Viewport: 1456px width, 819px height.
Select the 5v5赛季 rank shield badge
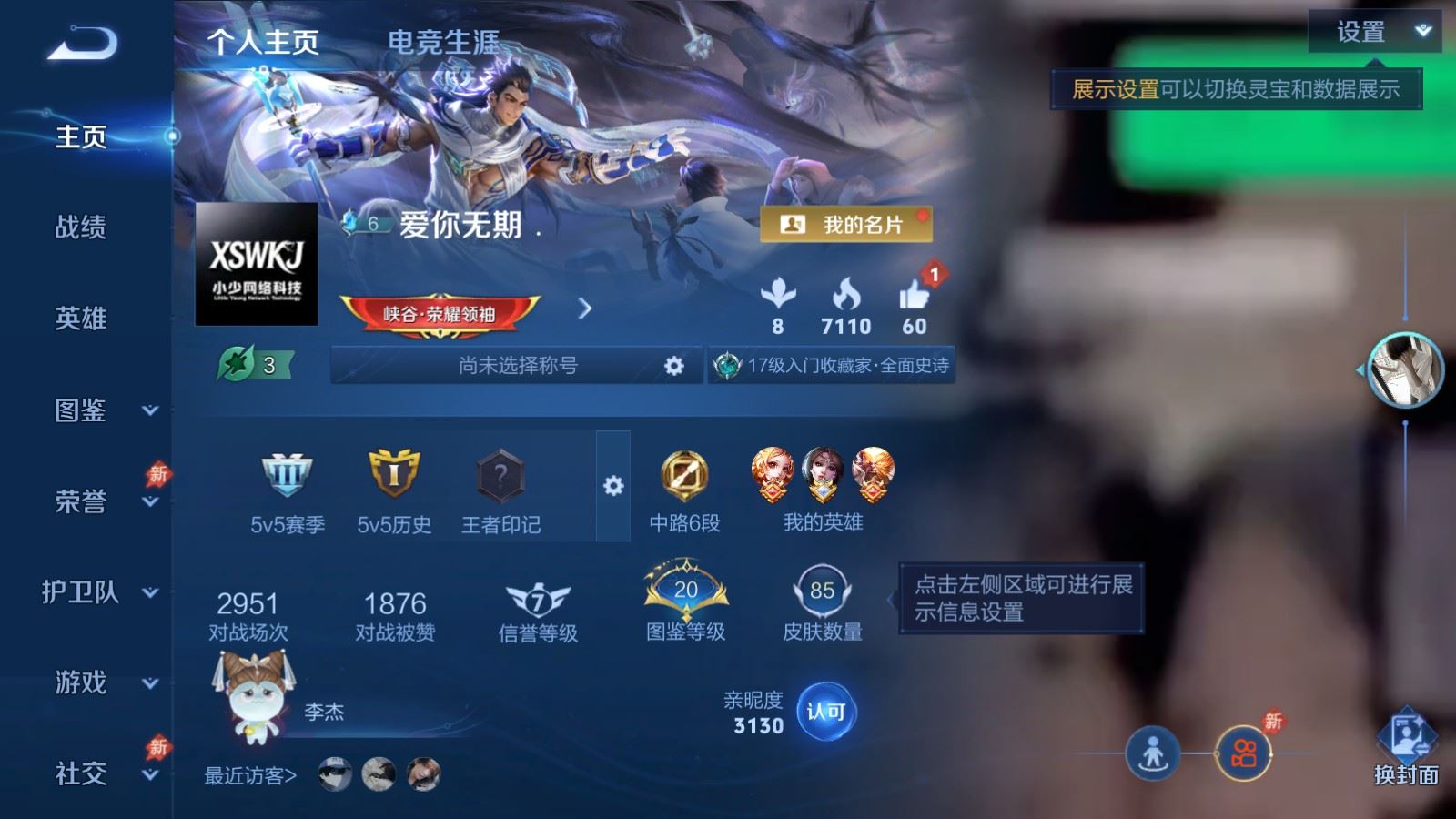[x=285, y=475]
